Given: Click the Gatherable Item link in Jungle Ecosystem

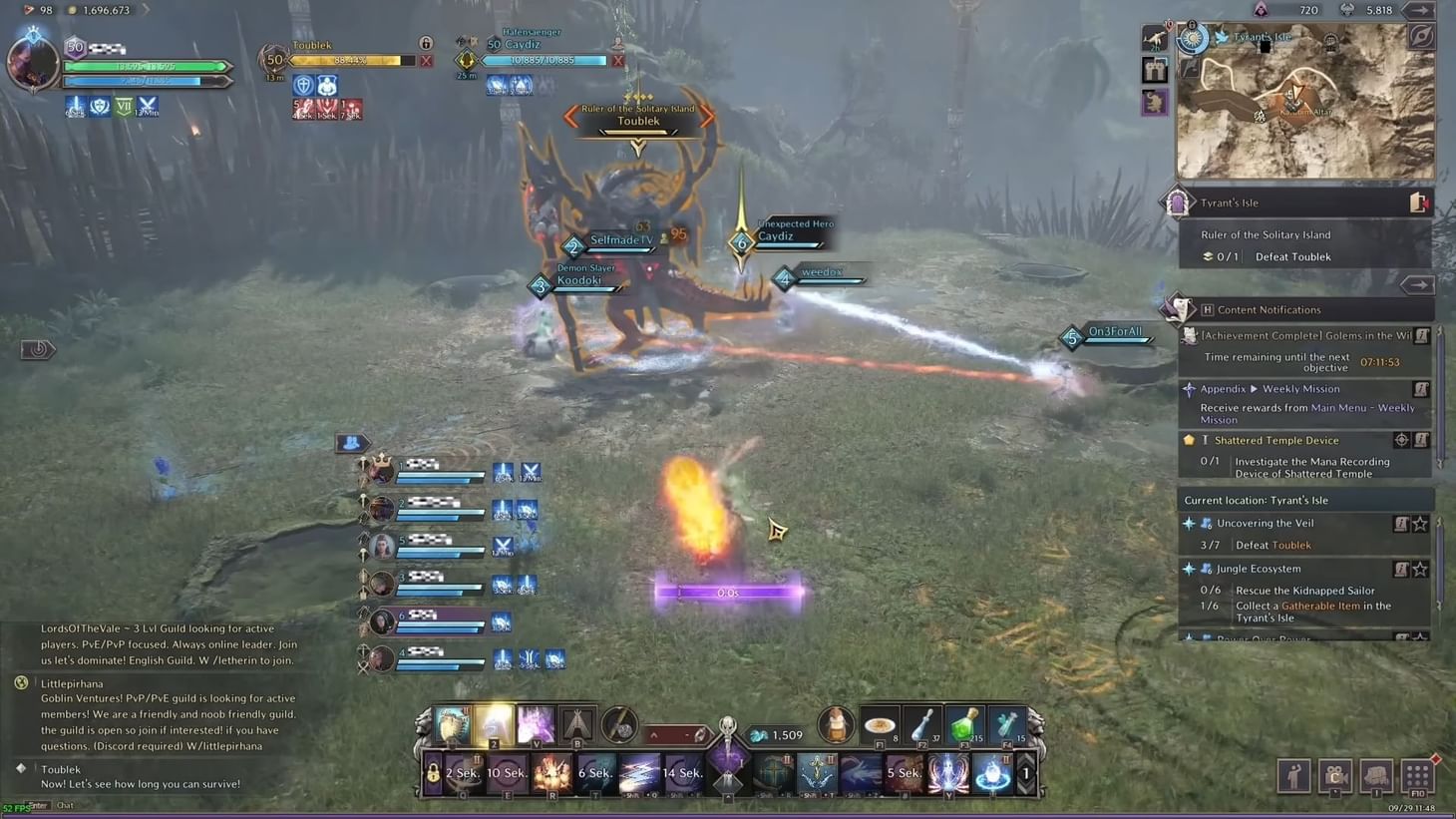Looking at the screenshot, I should 1320,606.
